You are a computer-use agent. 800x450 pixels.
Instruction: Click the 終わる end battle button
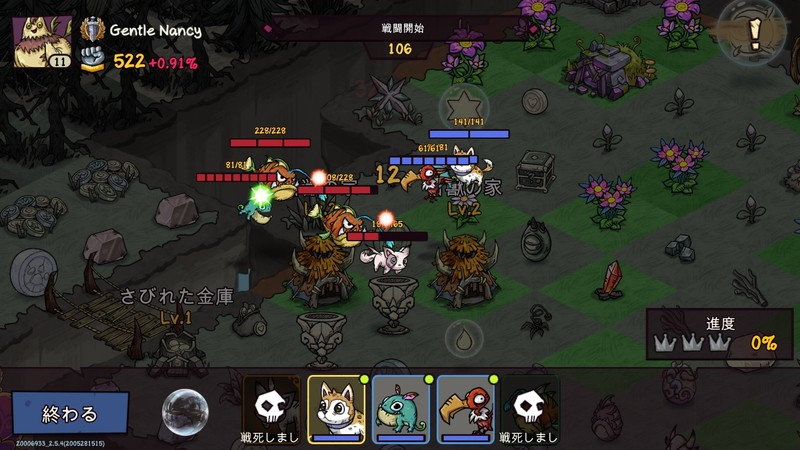[x=70, y=413]
